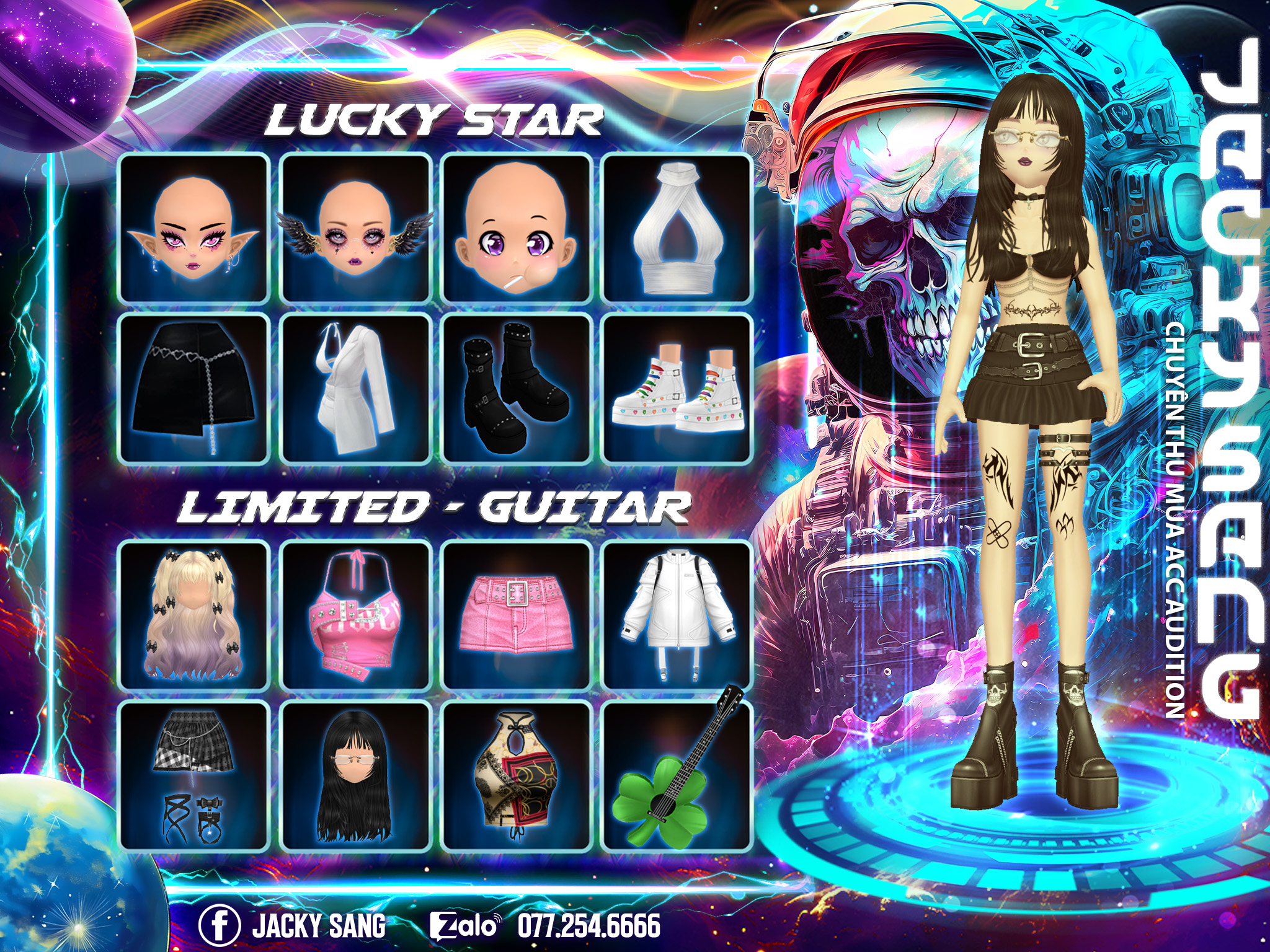Pick the purple-eyed lollipop face slot
The height and width of the screenshot is (952, 1270).
click(516, 229)
